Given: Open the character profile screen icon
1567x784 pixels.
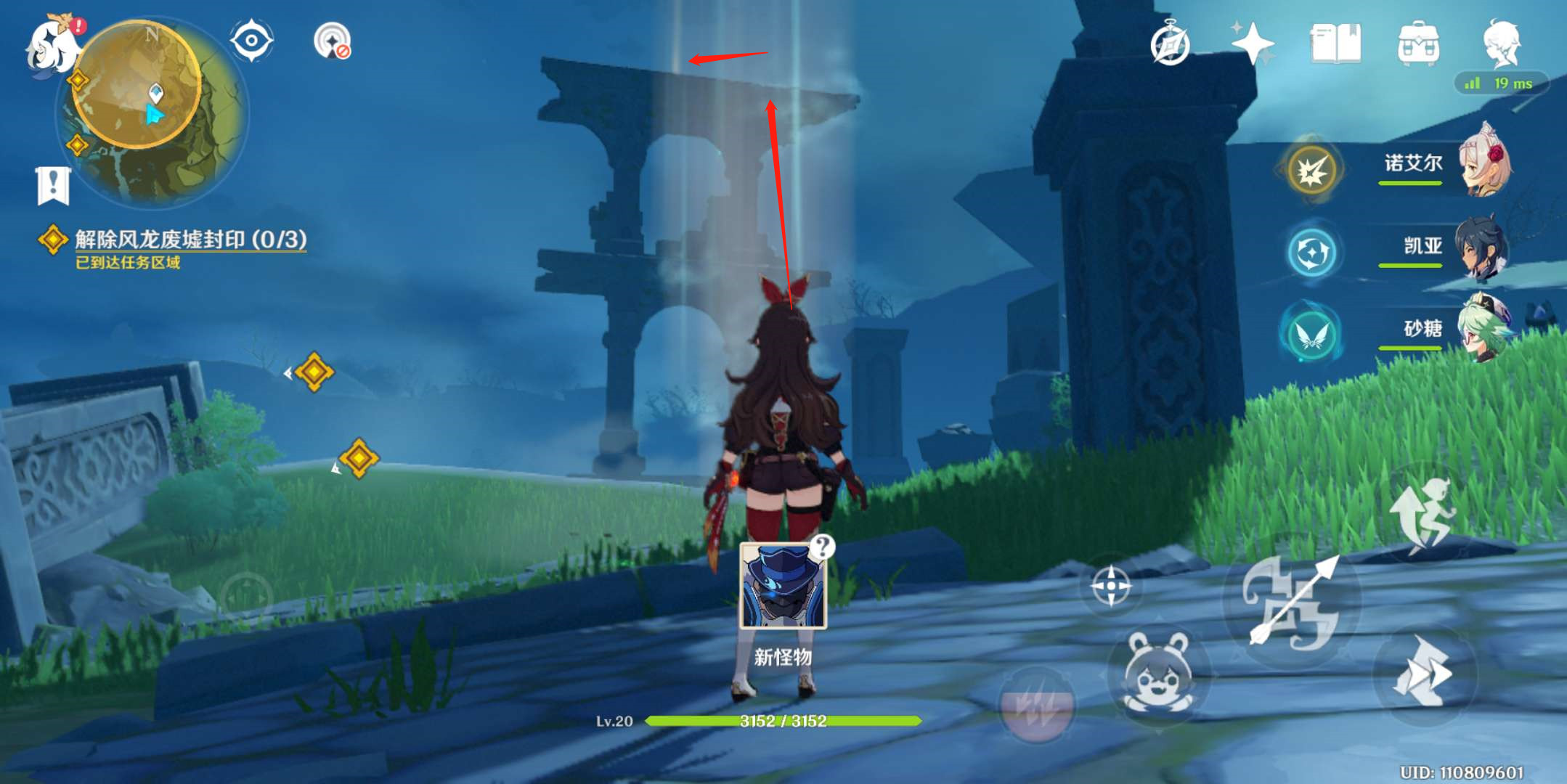Looking at the screenshot, I should click(x=1501, y=44).
